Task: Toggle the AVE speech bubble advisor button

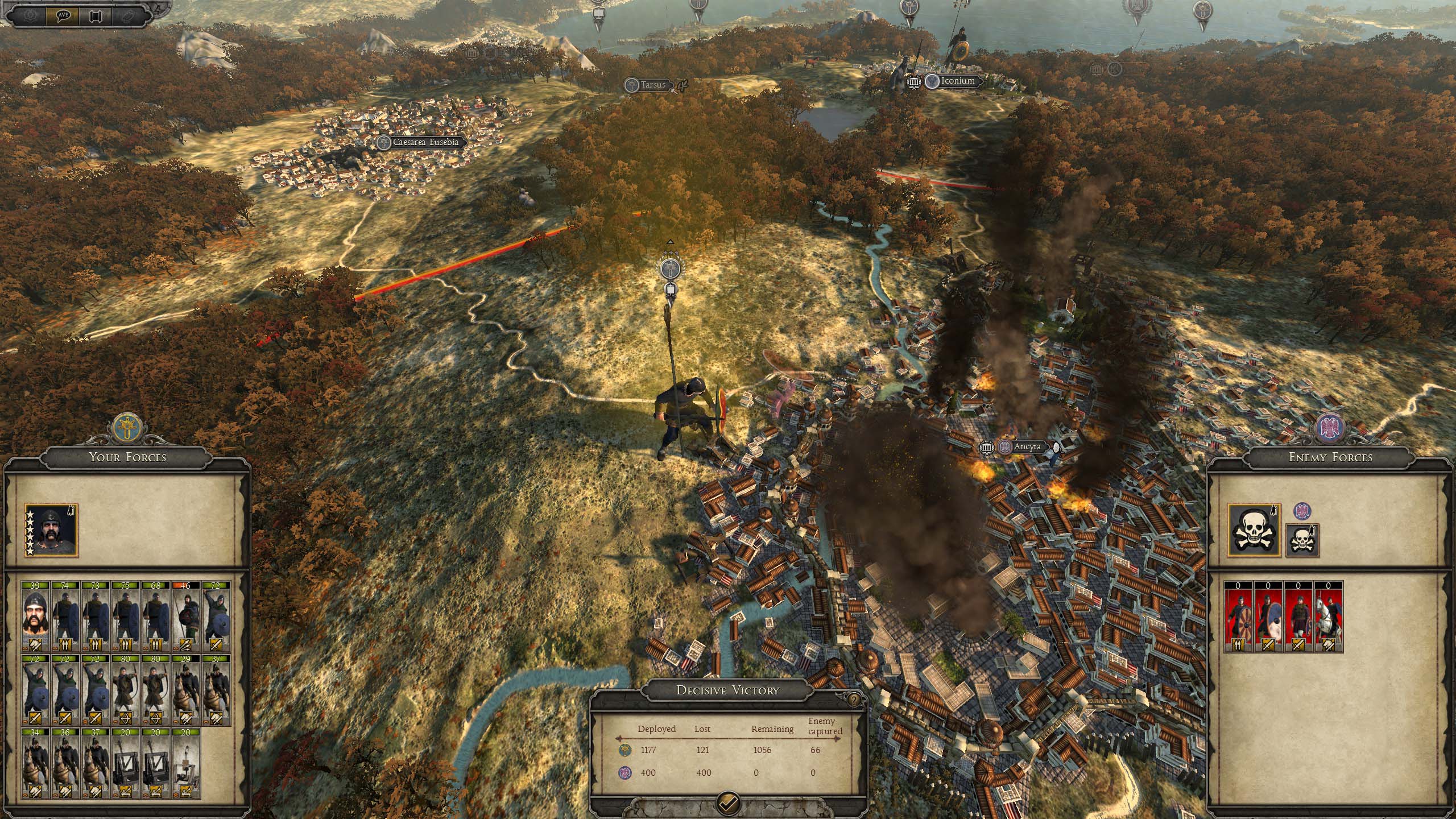Action: pyautogui.click(x=63, y=15)
